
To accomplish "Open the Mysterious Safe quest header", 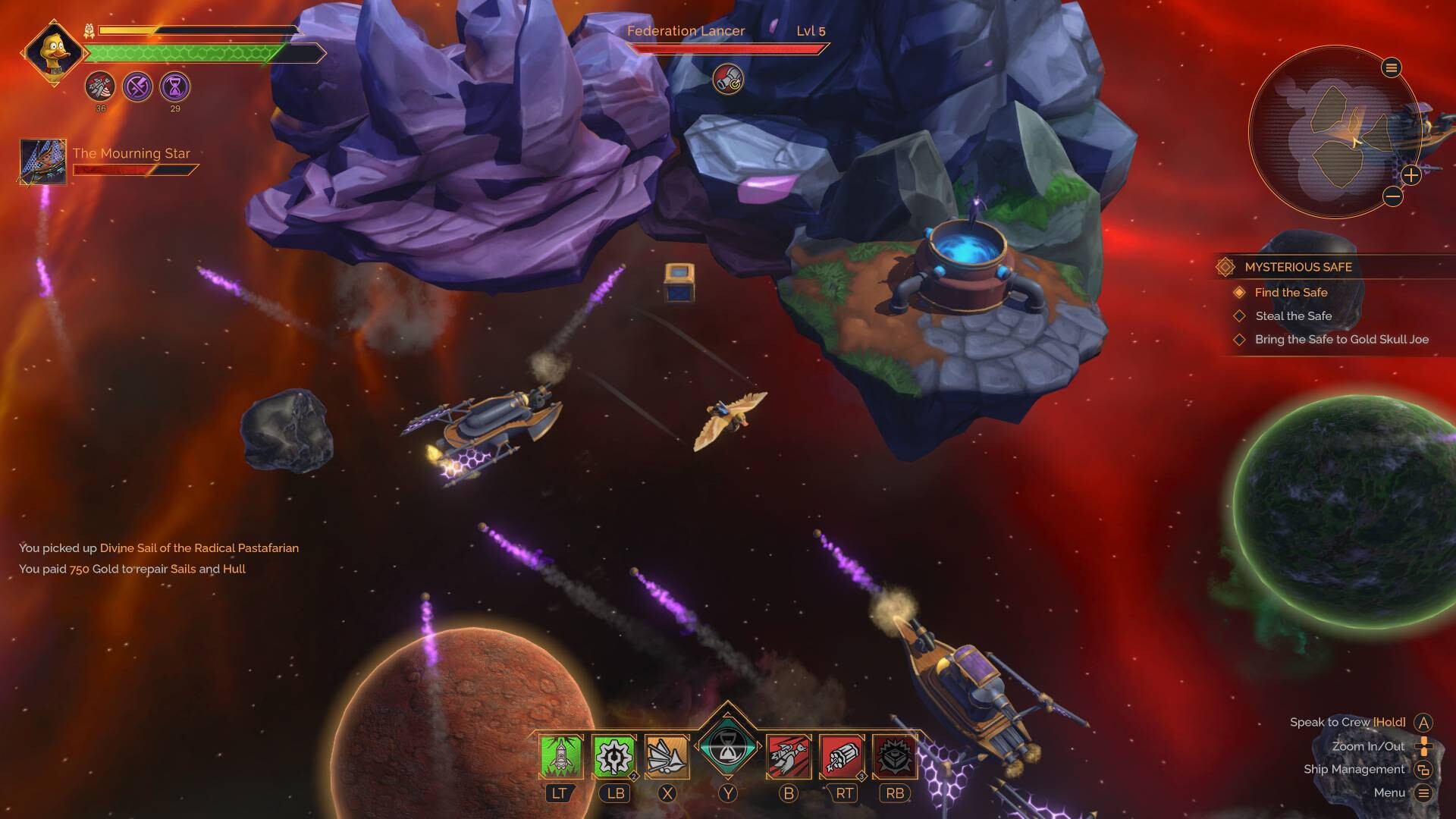I will (1298, 267).
